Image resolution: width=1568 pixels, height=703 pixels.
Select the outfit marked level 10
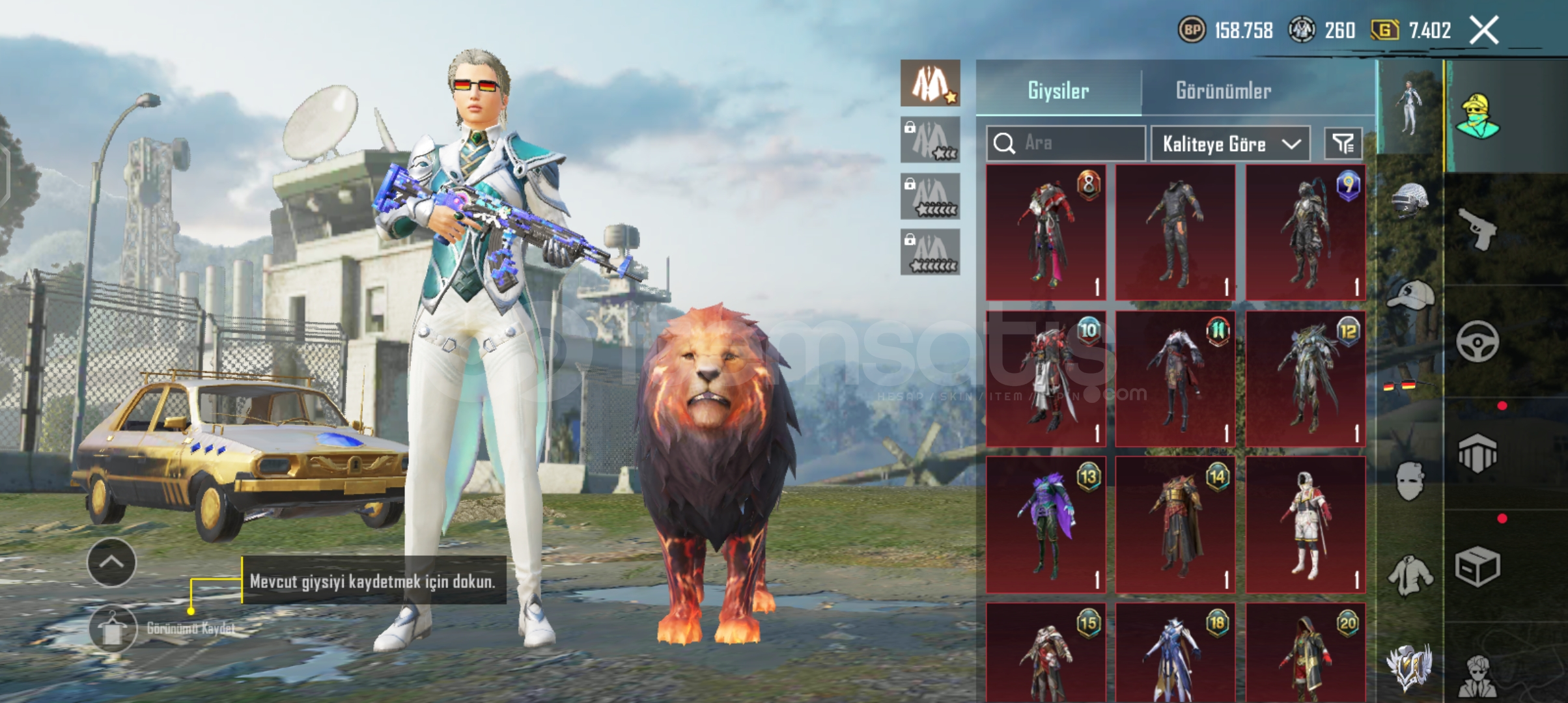tap(1046, 379)
